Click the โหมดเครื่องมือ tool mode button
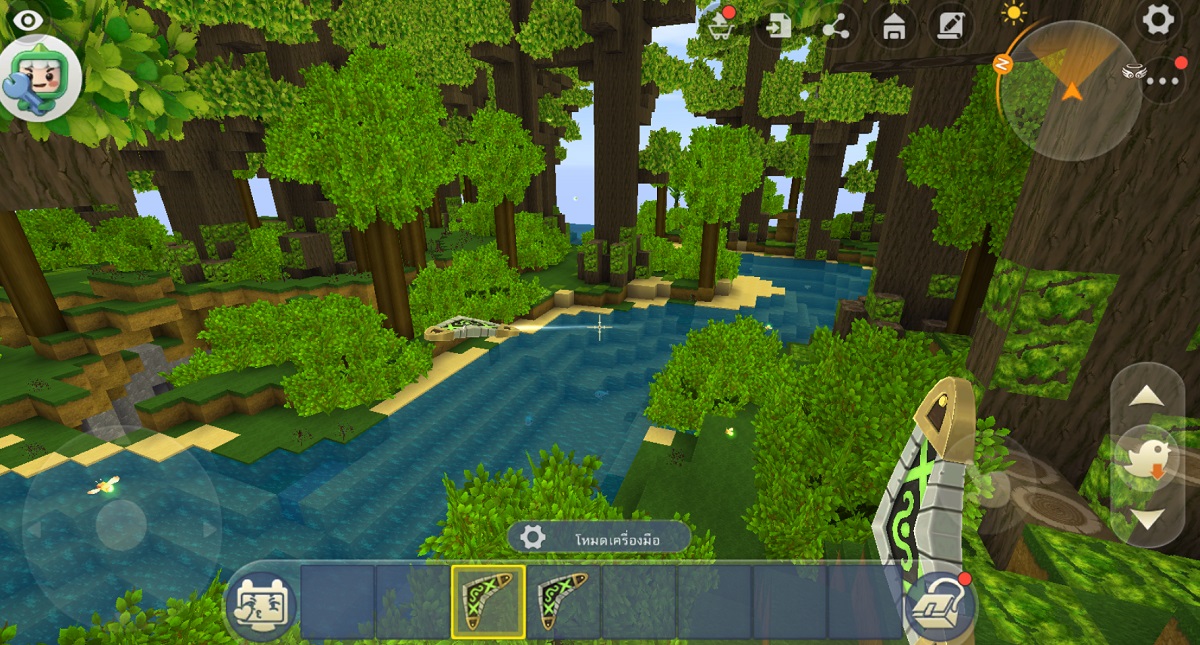Viewport: 1200px width, 645px height. tap(598, 537)
